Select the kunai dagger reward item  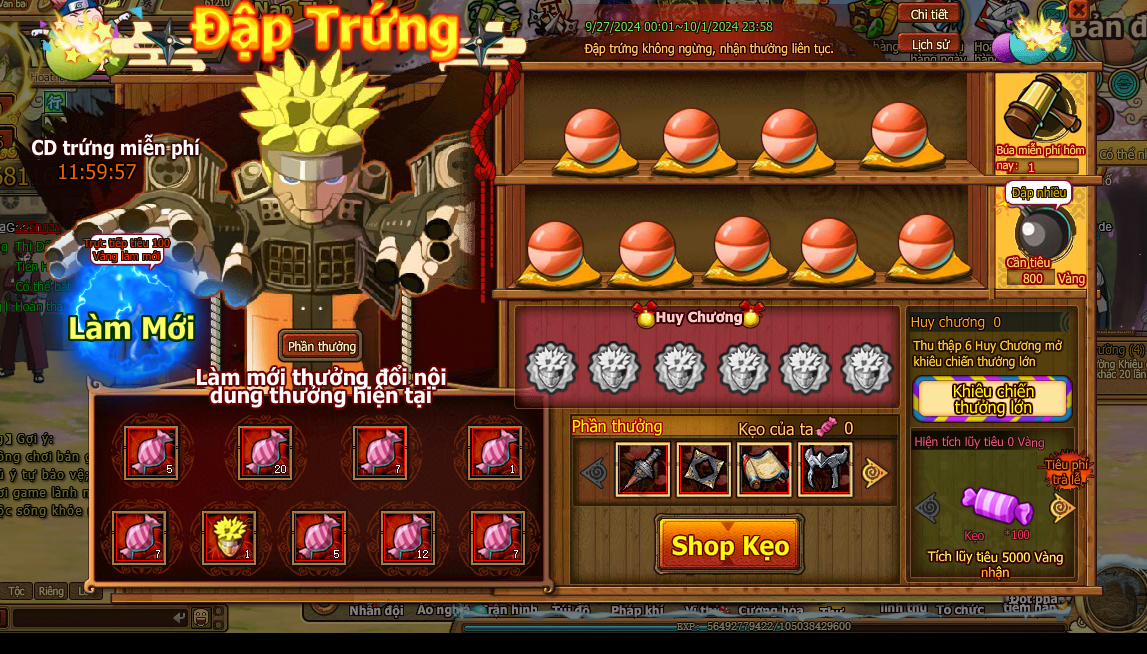[642, 470]
